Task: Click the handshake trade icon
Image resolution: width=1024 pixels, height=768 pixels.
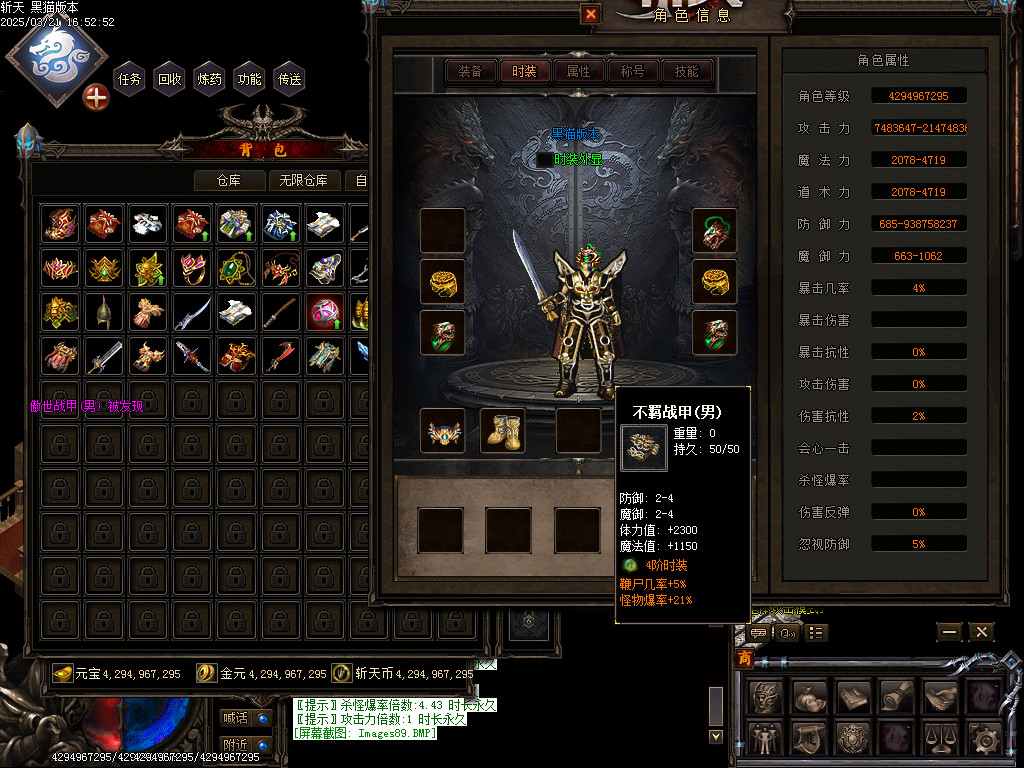Action: [942, 696]
